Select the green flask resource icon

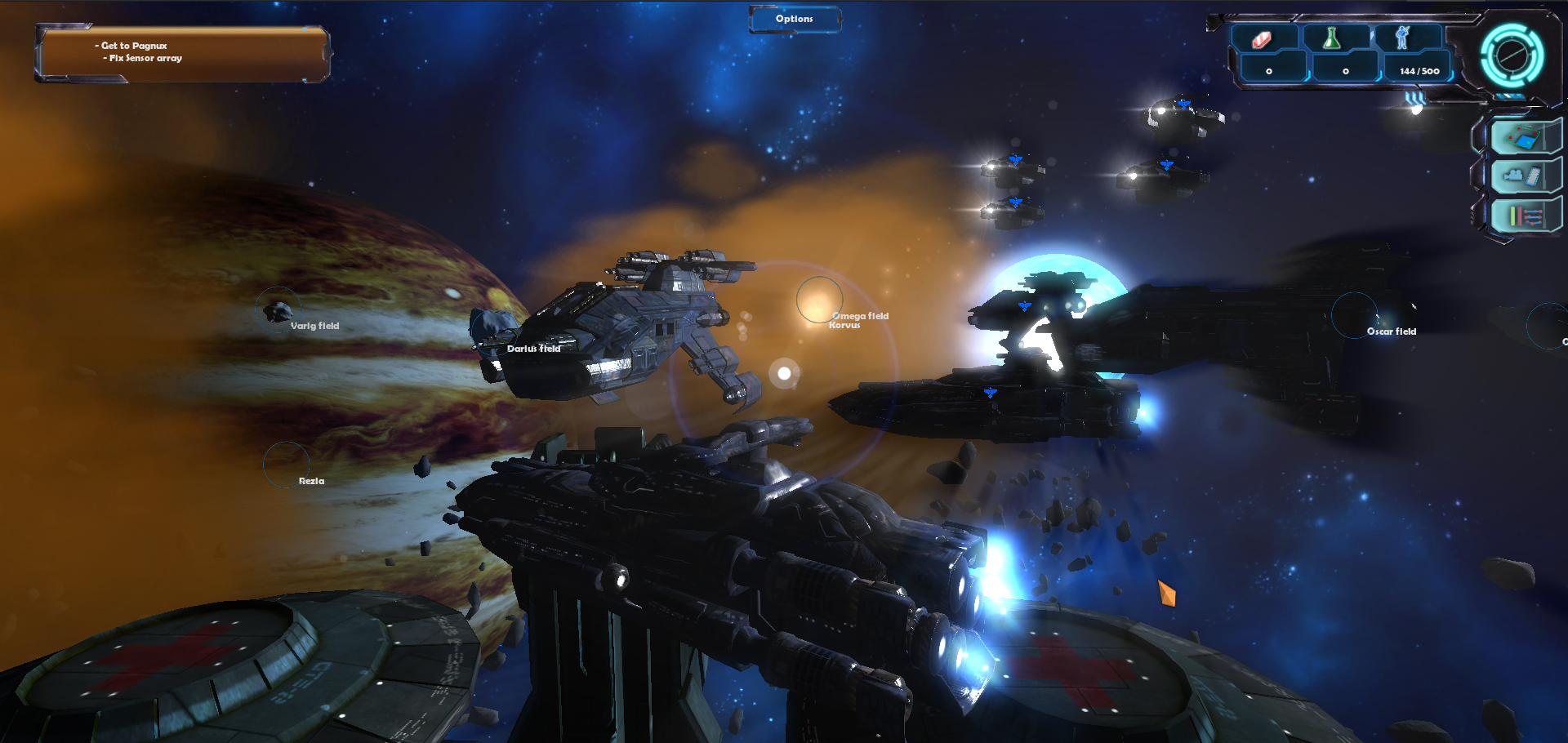(1332, 38)
